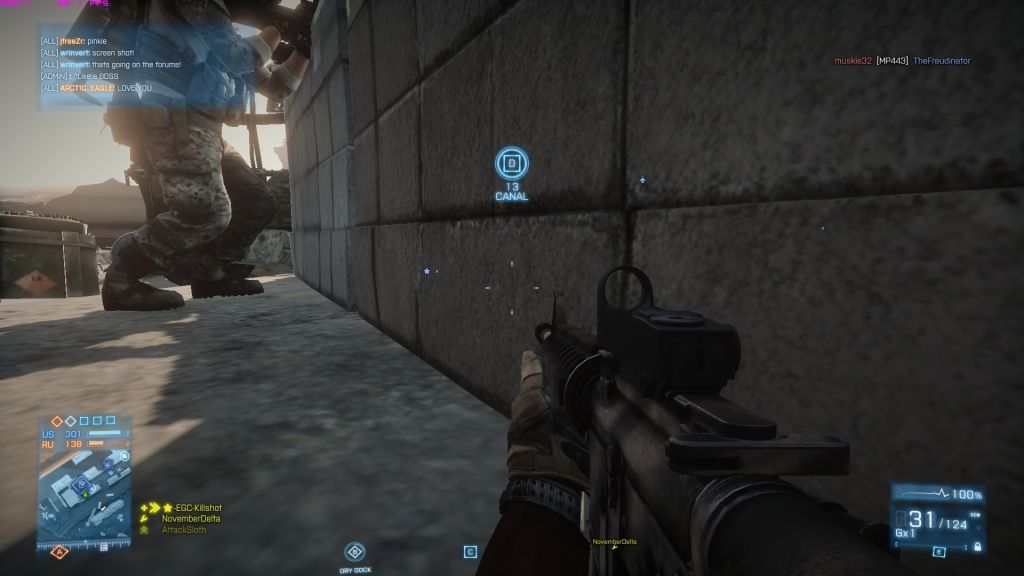The image size is (1024, 576).
Task: Select the Canal objective D marker
Action: tap(511, 163)
